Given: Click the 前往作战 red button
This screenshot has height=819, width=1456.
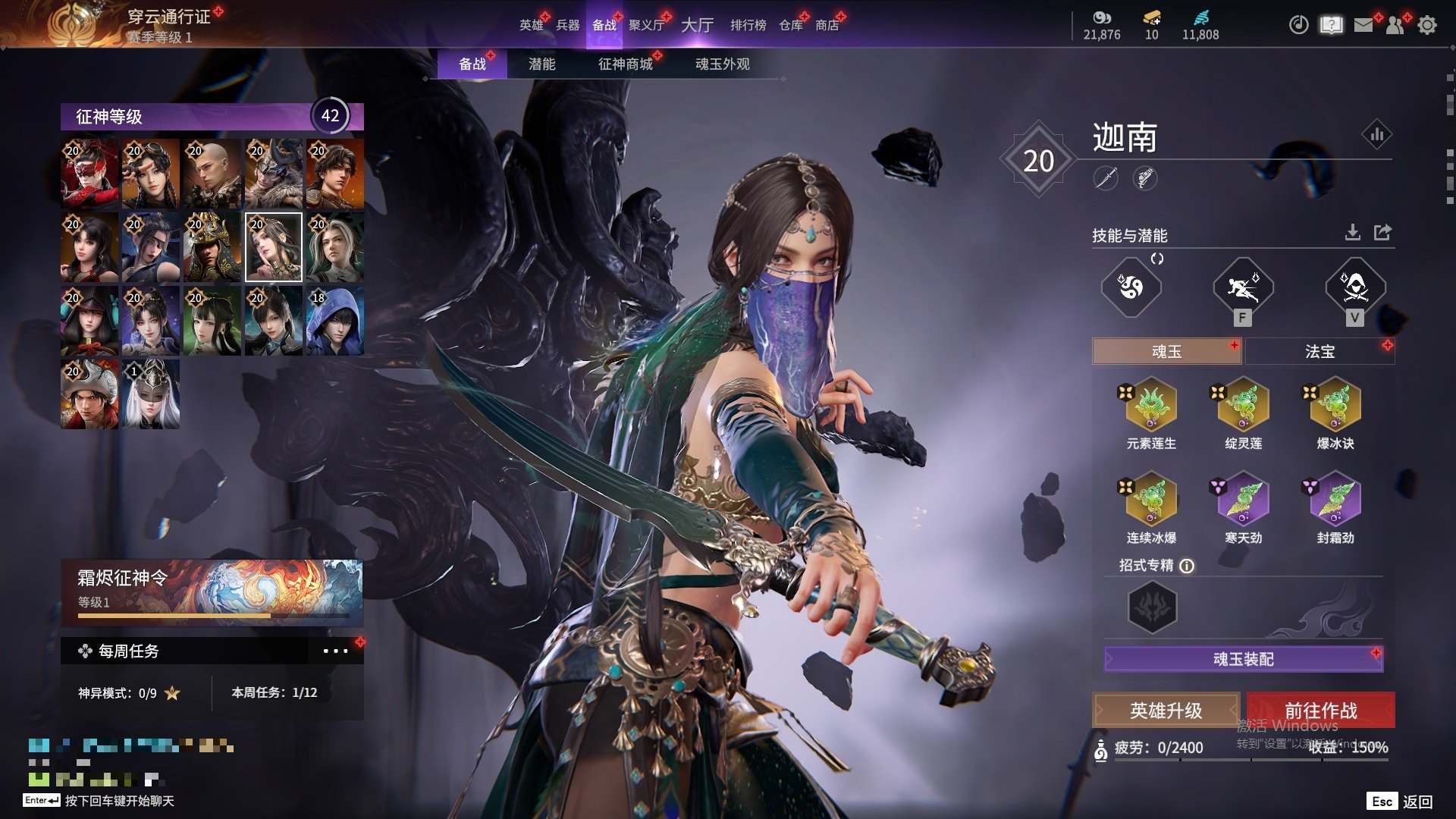Looking at the screenshot, I should 1320,711.
